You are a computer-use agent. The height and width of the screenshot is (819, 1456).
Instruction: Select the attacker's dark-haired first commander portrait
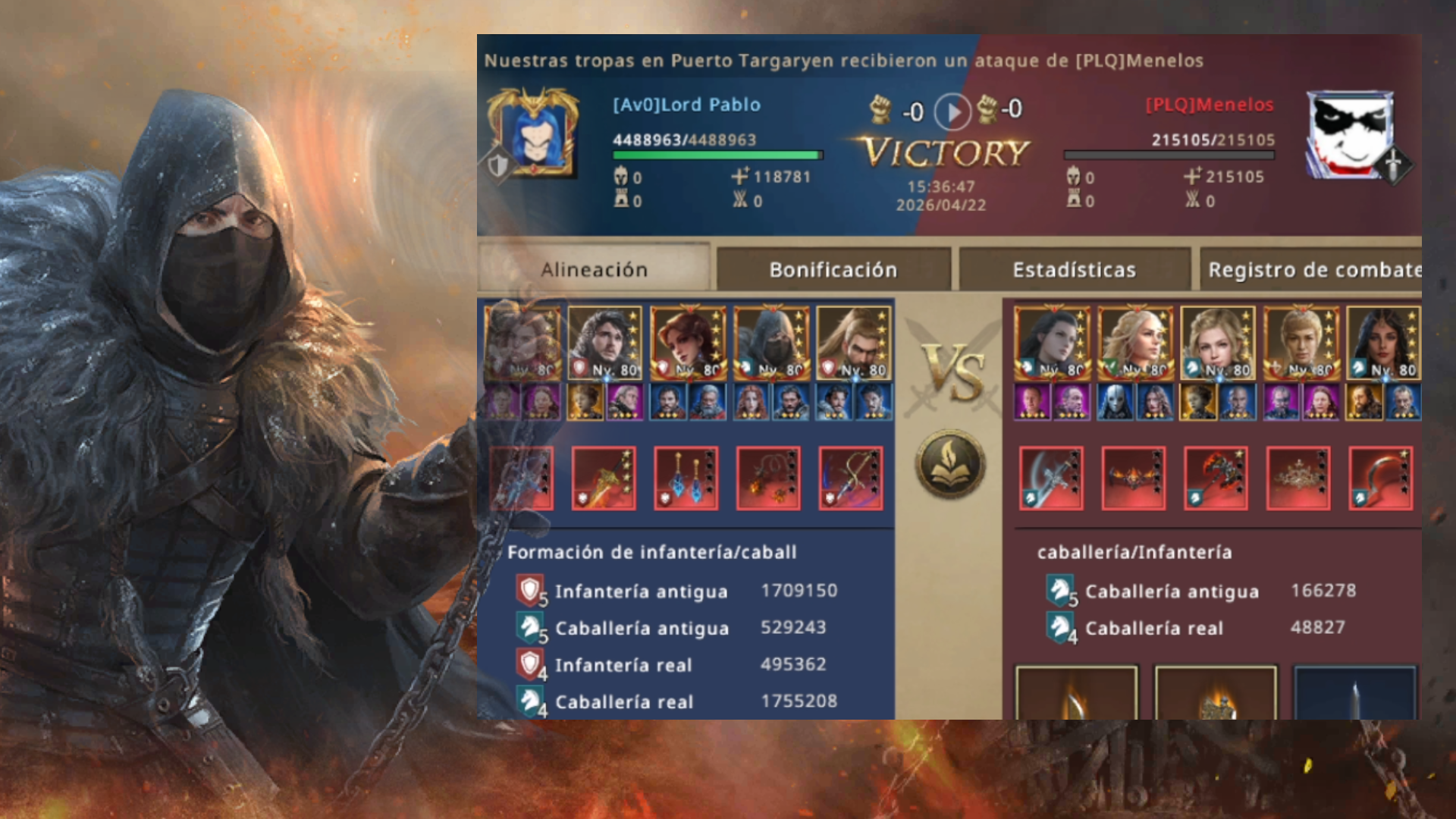[1052, 343]
